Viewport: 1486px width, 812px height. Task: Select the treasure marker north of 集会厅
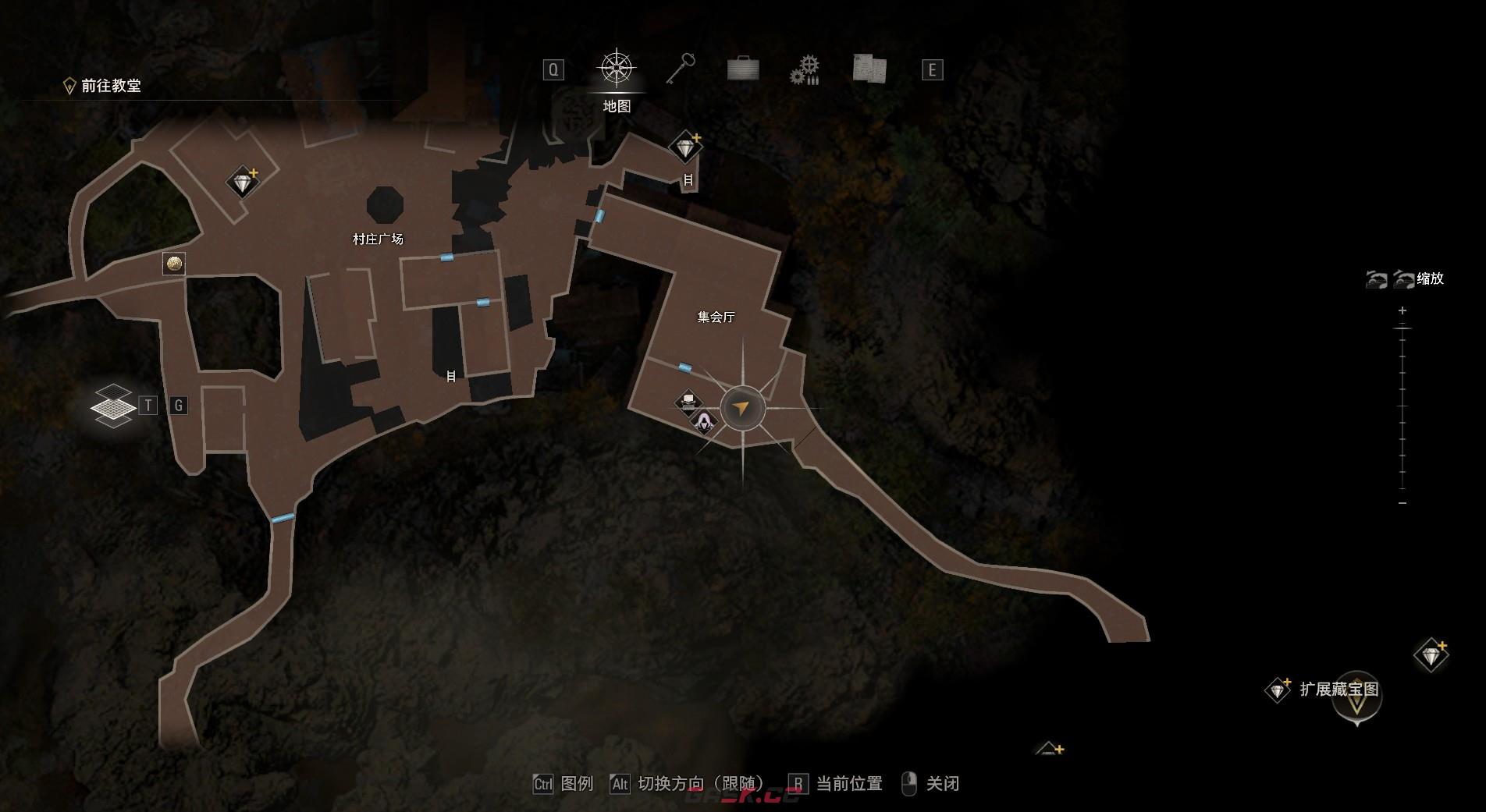click(x=685, y=147)
